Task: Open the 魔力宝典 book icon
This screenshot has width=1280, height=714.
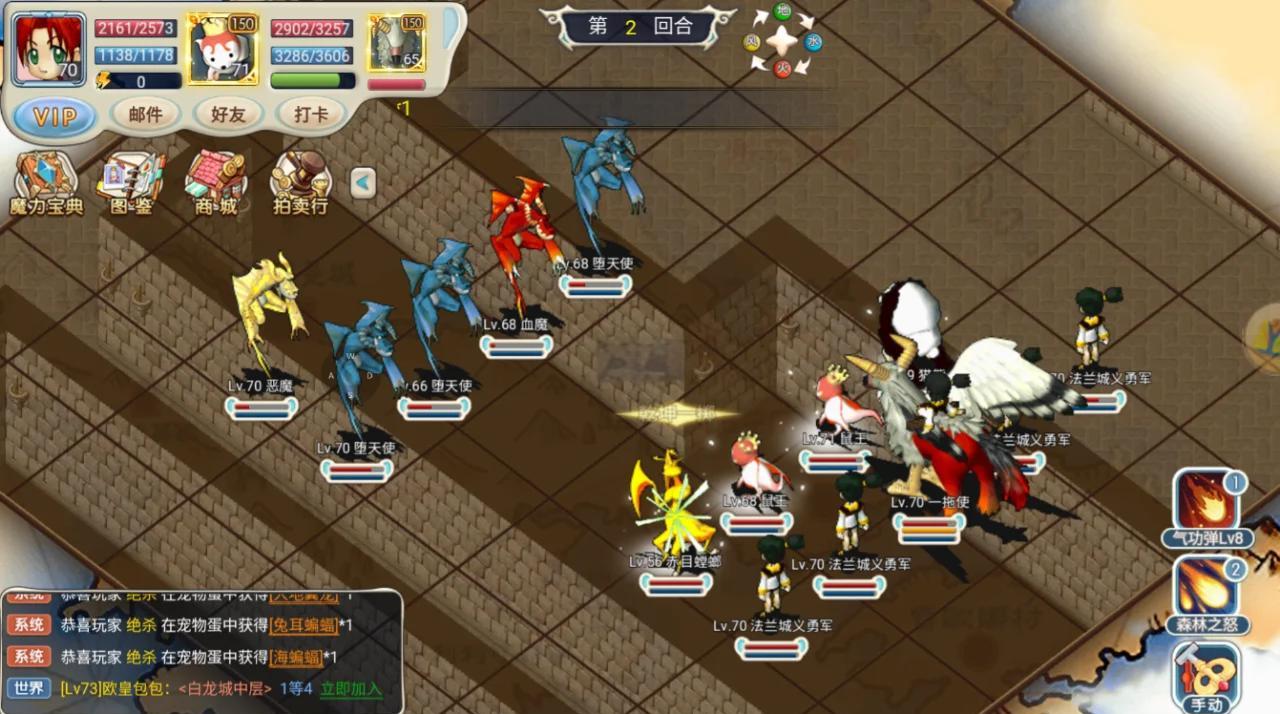Action: pyautogui.click(x=46, y=184)
